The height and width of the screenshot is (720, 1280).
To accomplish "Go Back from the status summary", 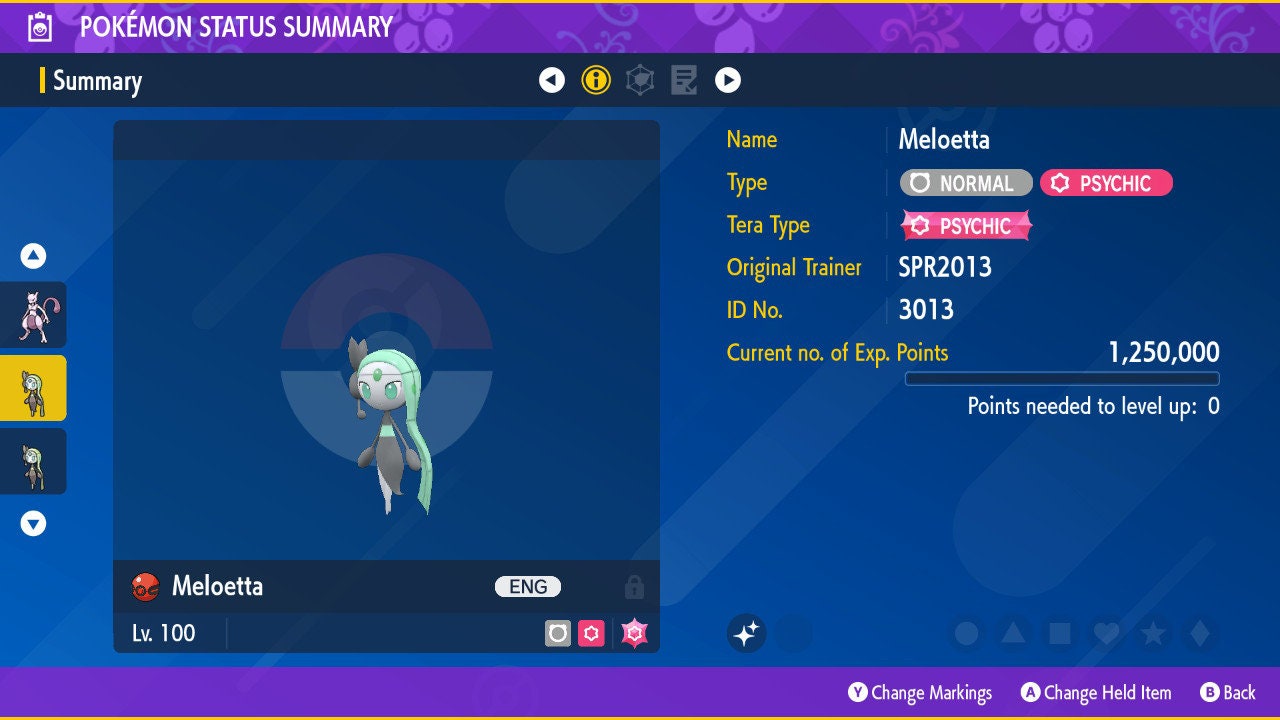I will 1227,692.
